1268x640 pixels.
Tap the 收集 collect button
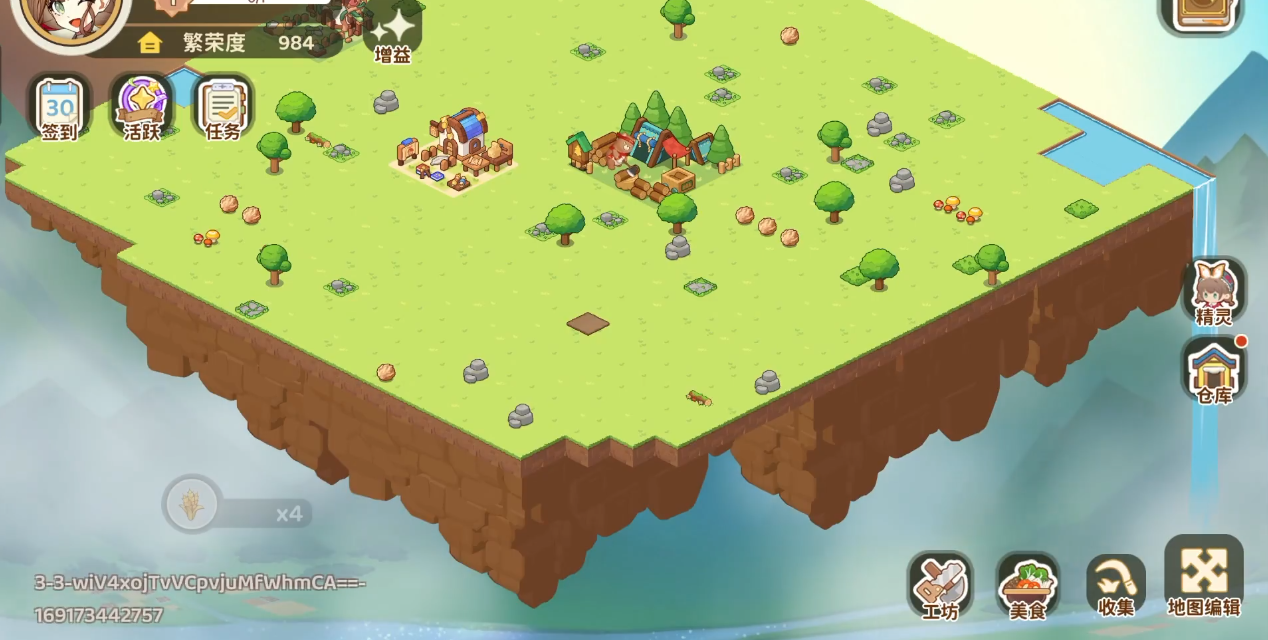click(1115, 584)
